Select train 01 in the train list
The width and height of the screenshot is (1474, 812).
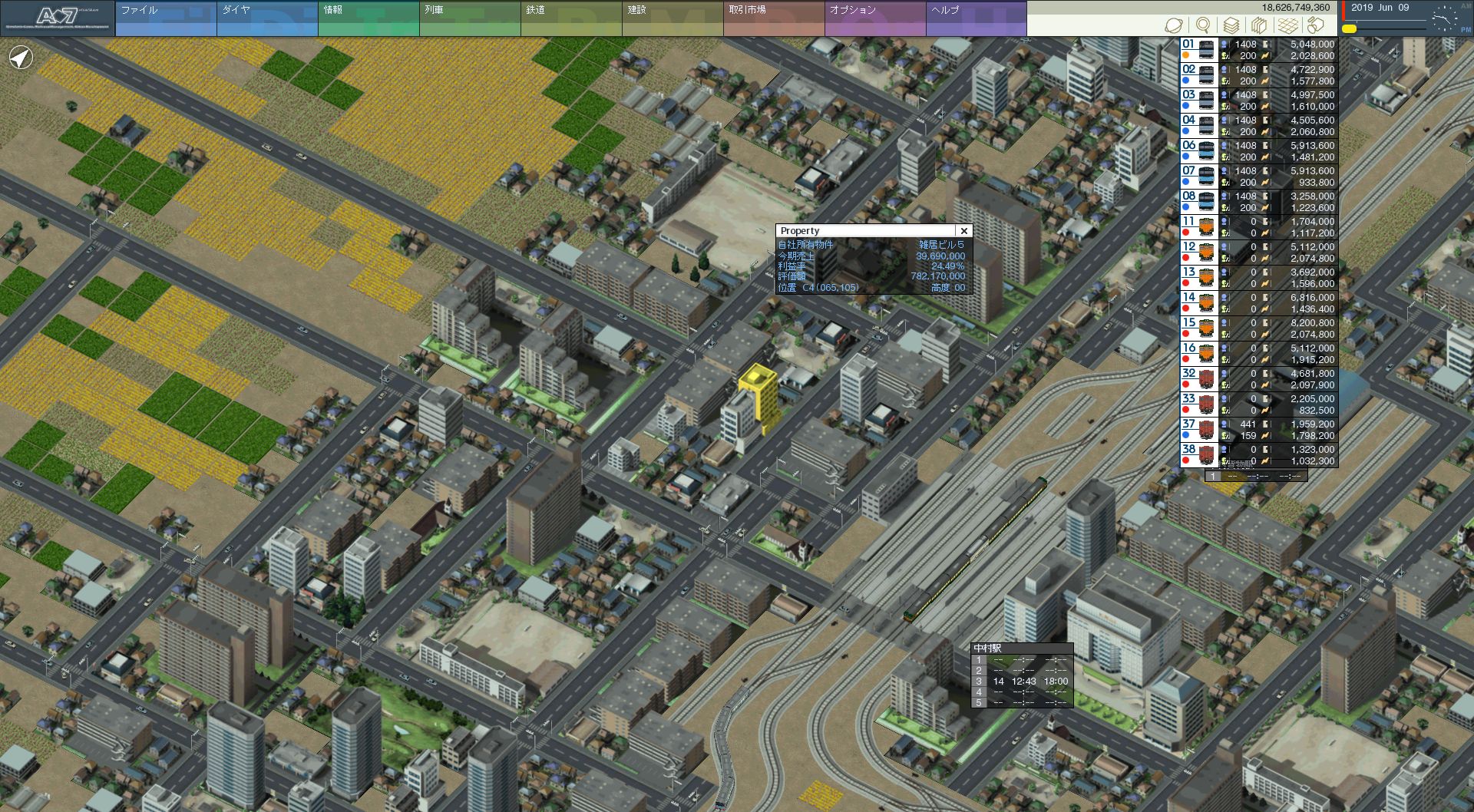(x=1258, y=50)
